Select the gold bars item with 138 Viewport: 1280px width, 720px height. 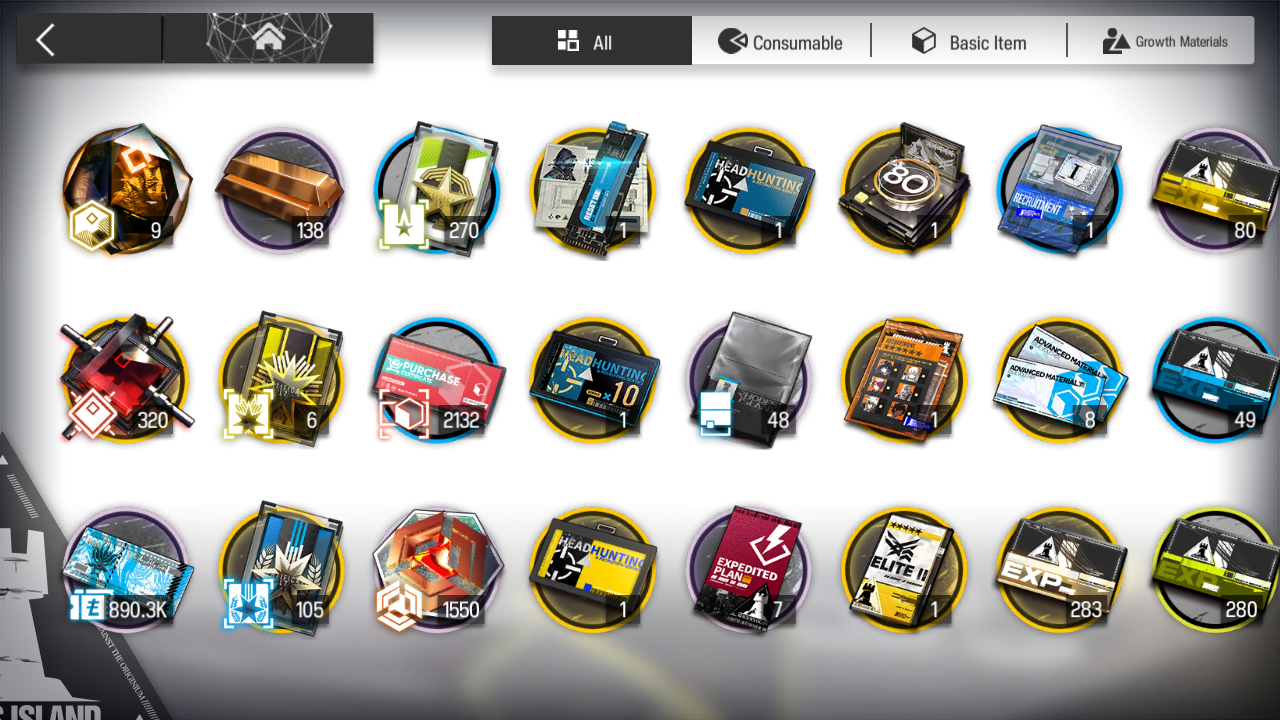pos(280,190)
